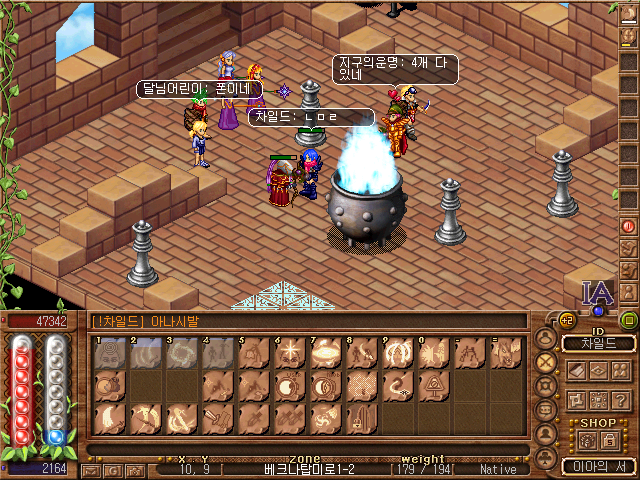The width and height of the screenshot is (640, 480).
Task: Open the help question mark button
Action: [621, 400]
